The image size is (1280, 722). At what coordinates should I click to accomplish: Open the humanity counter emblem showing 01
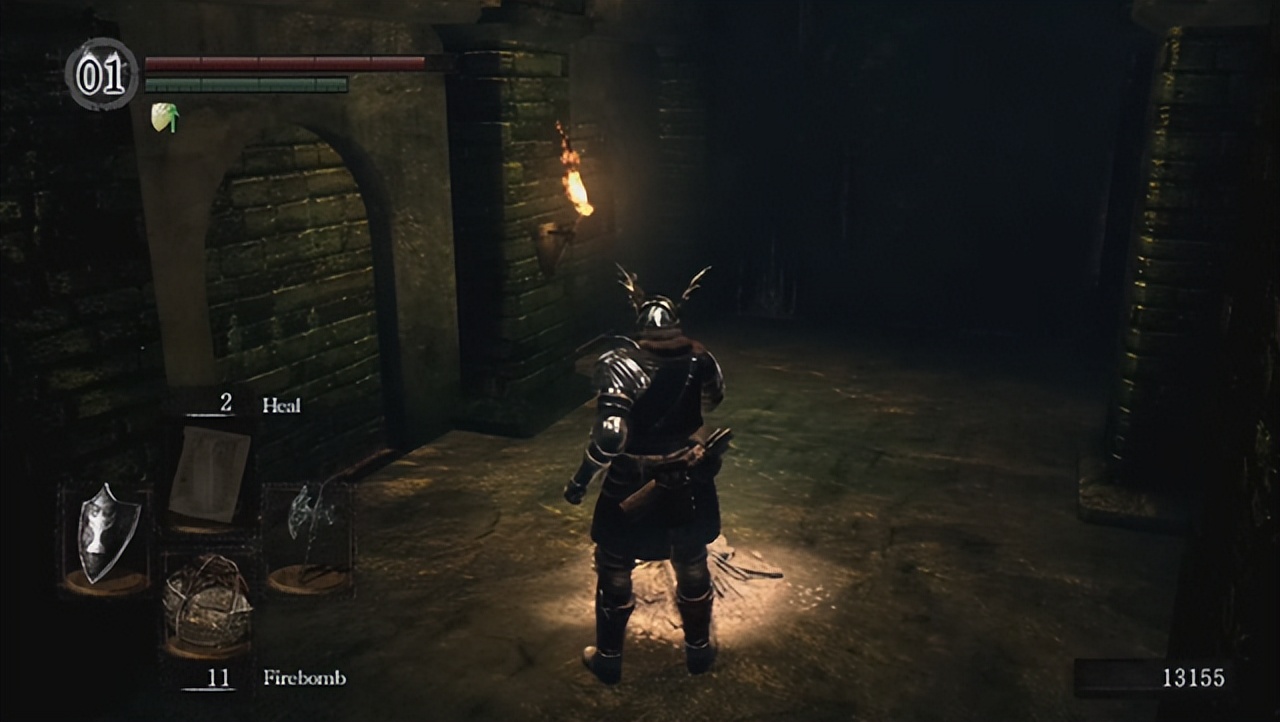tap(100, 73)
